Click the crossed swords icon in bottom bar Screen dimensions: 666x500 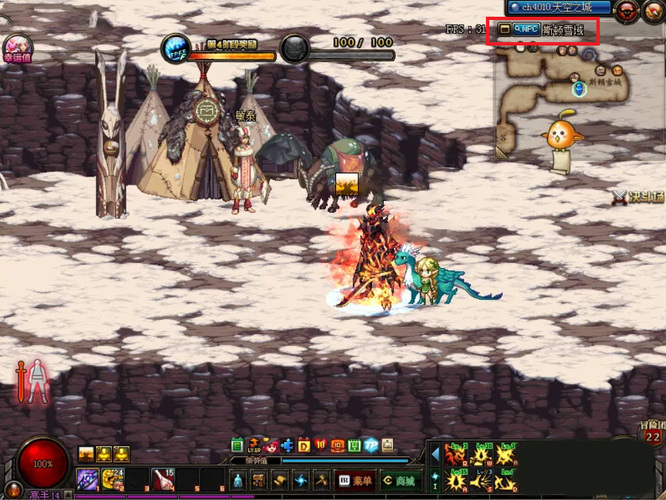pos(321,480)
